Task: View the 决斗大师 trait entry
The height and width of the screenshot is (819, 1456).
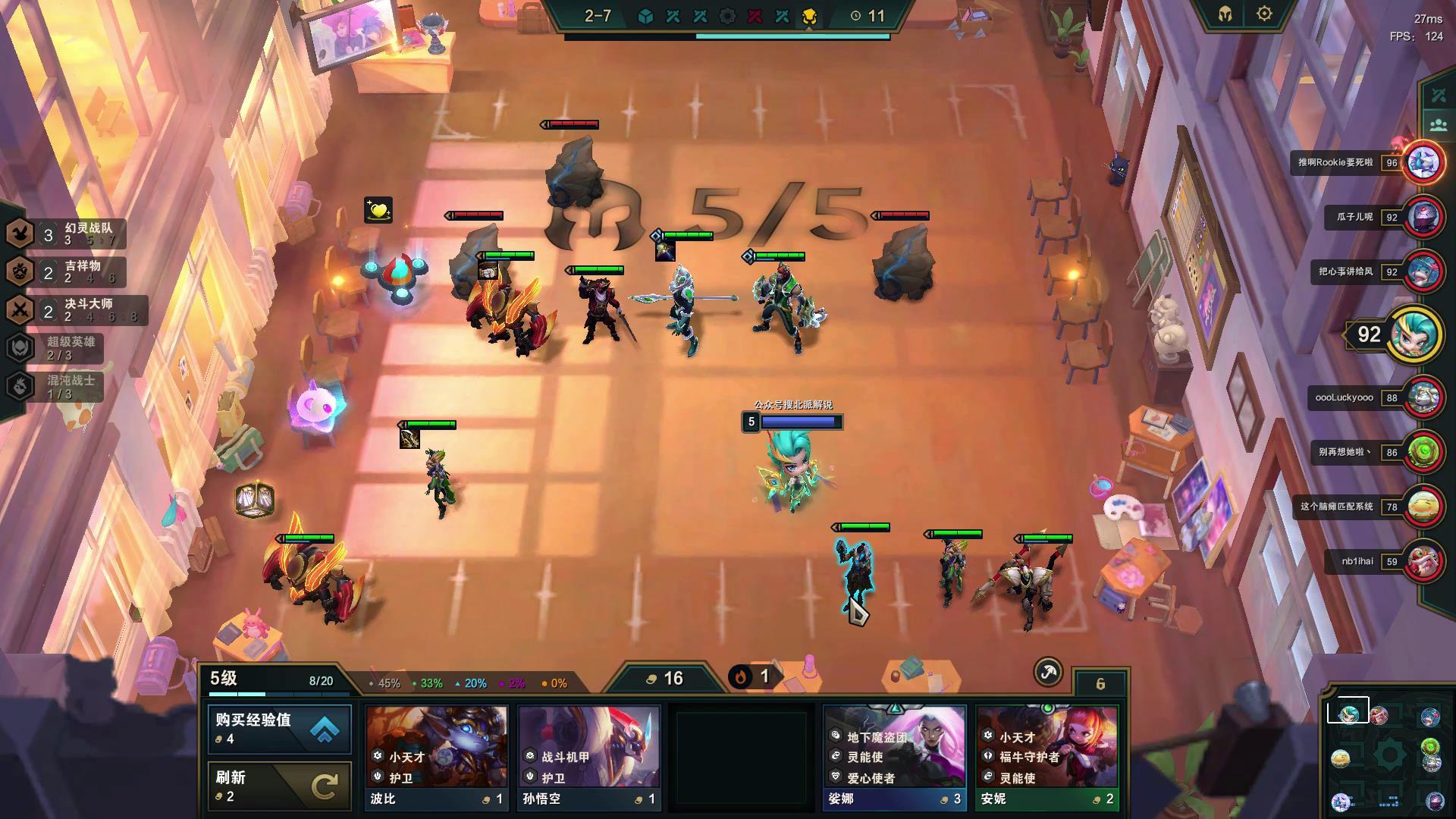Action: pyautogui.click(x=76, y=309)
